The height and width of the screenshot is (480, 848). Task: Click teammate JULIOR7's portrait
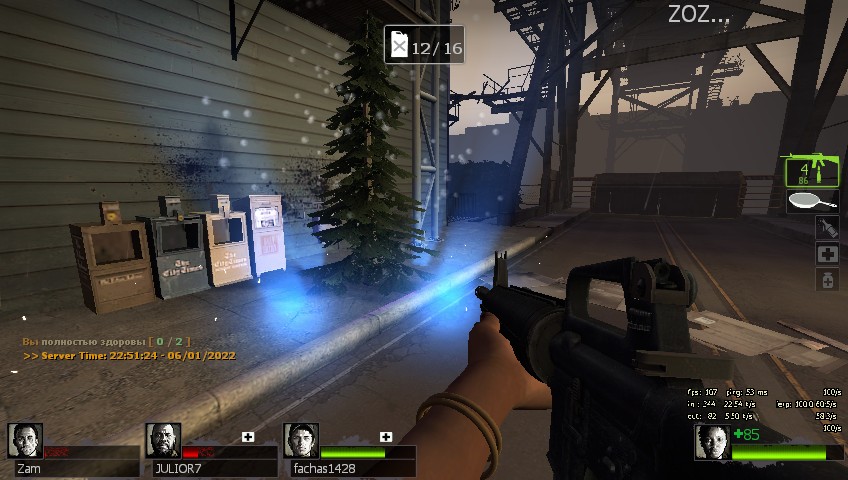pyautogui.click(x=163, y=441)
